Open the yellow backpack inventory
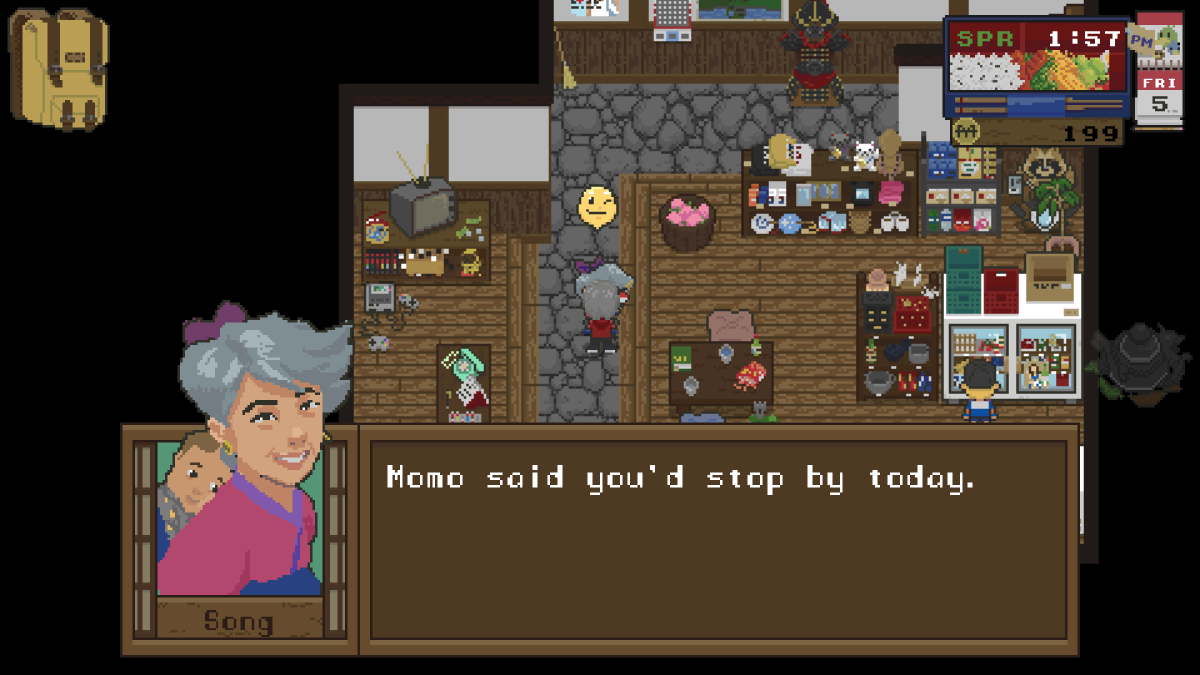This screenshot has width=1200, height=675. click(x=59, y=68)
